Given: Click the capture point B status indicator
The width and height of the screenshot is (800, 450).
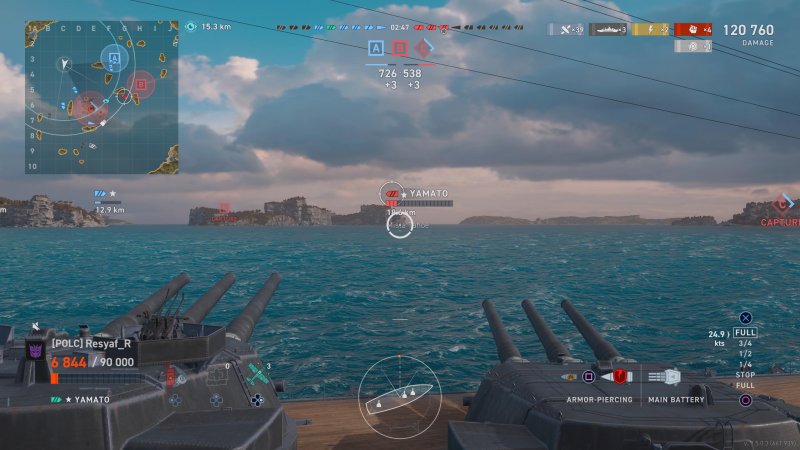Looking at the screenshot, I should 400,48.
